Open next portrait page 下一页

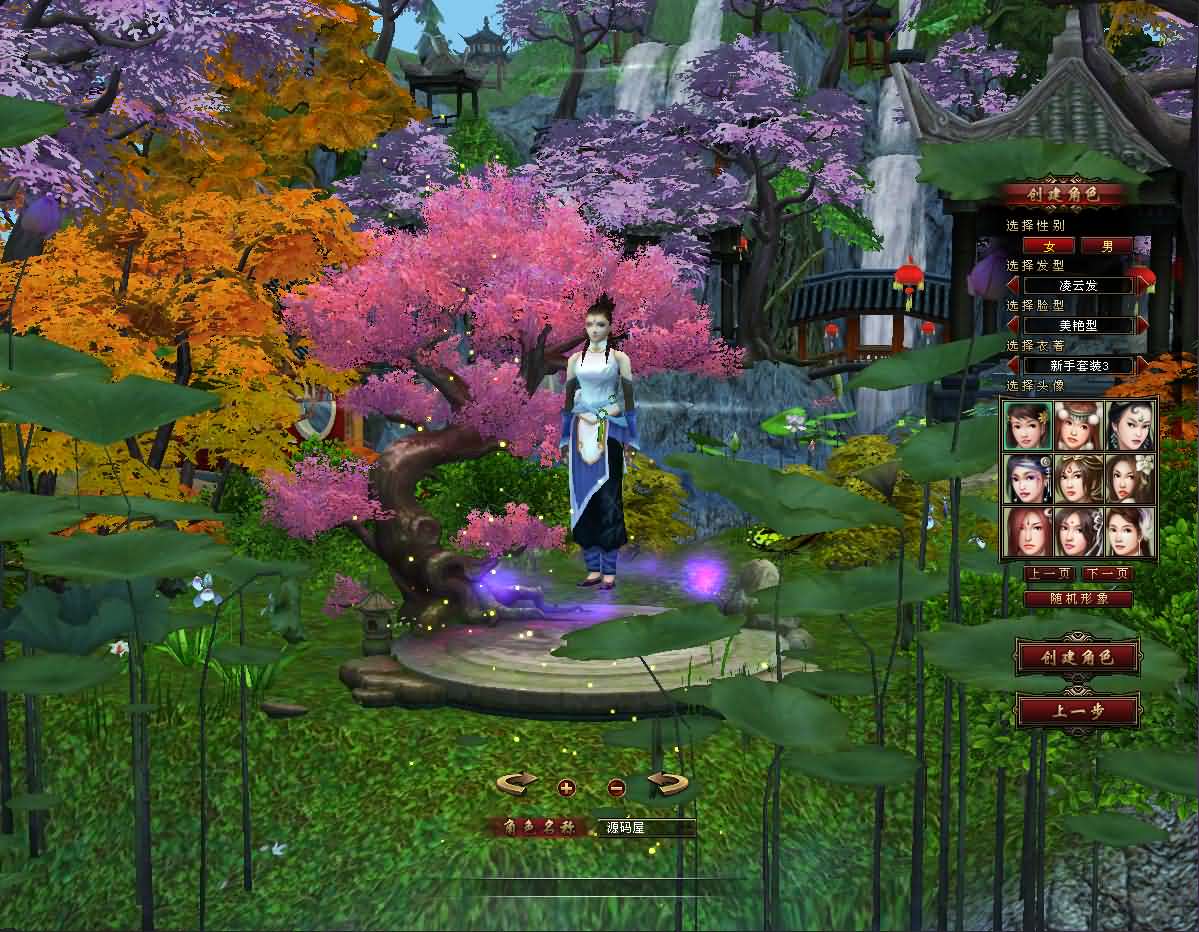pos(1107,574)
